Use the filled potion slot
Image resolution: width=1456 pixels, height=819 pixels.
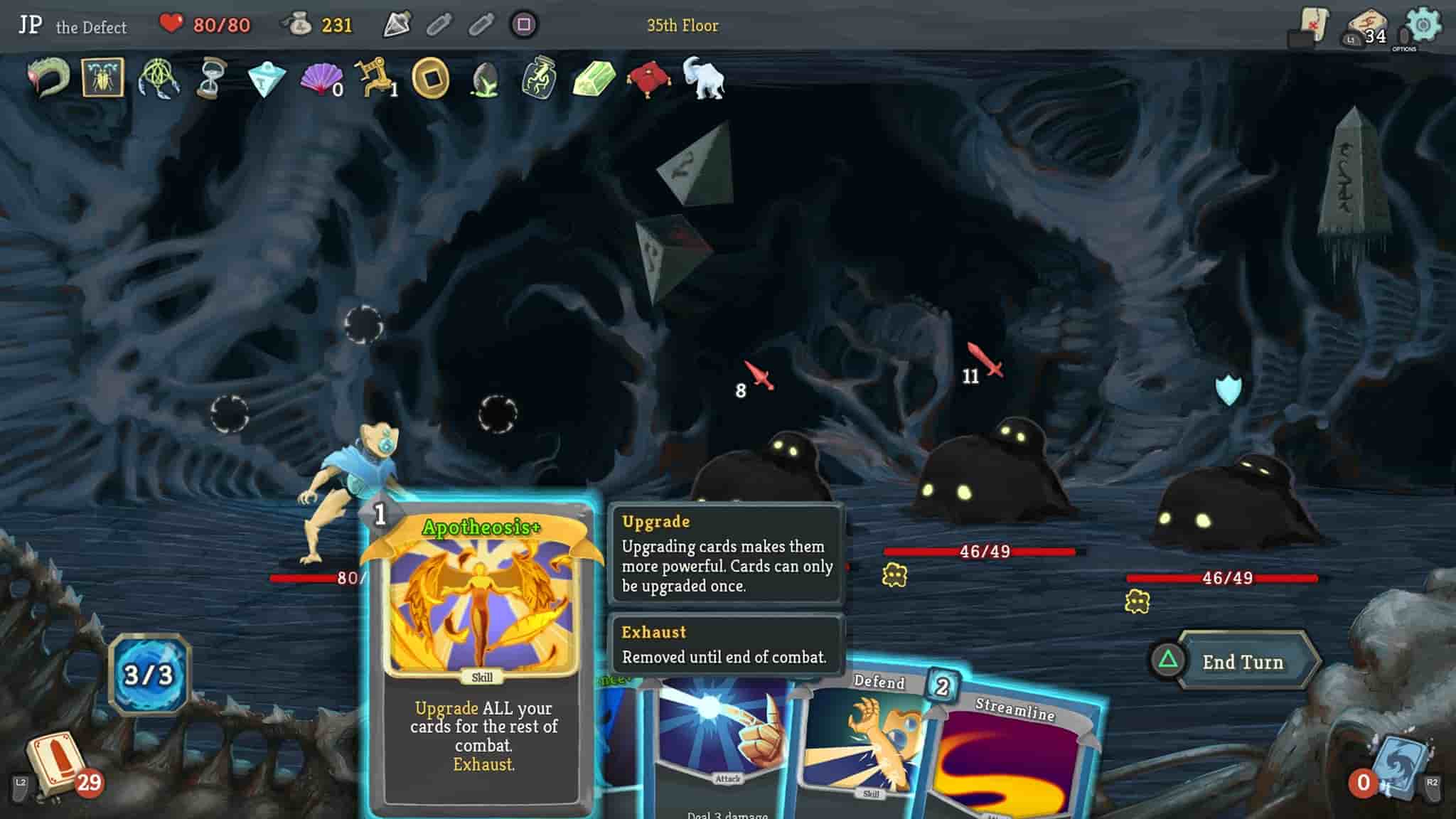pyautogui.click(x=397, y=26)
